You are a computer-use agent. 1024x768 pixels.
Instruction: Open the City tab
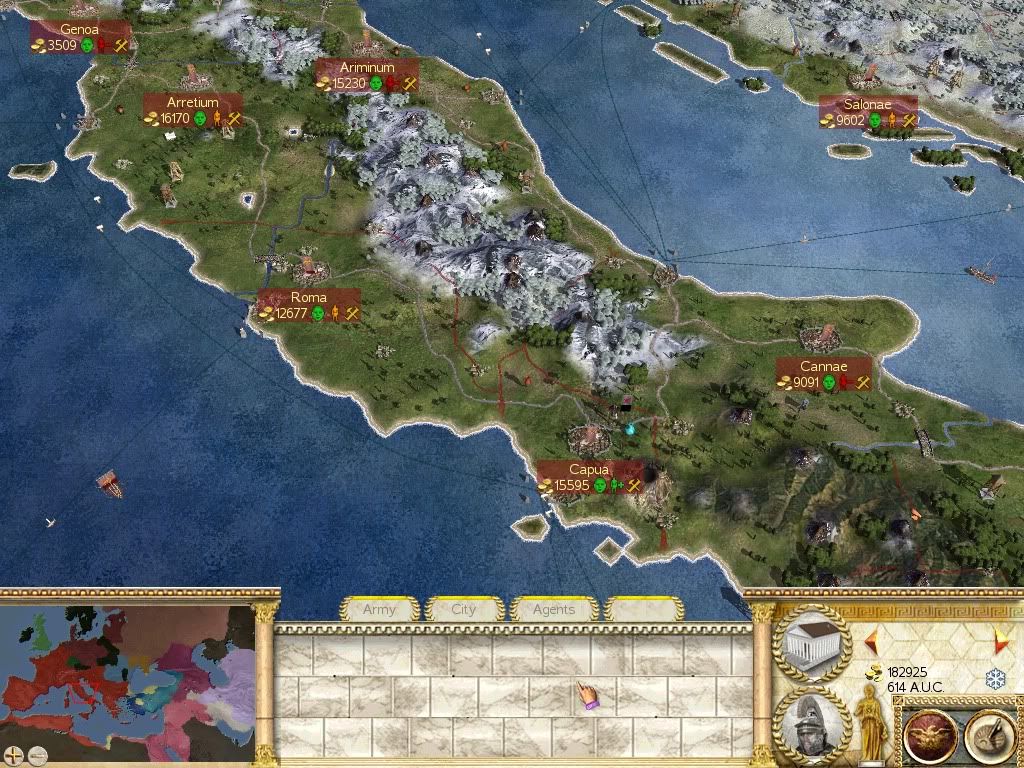[464, 609]
